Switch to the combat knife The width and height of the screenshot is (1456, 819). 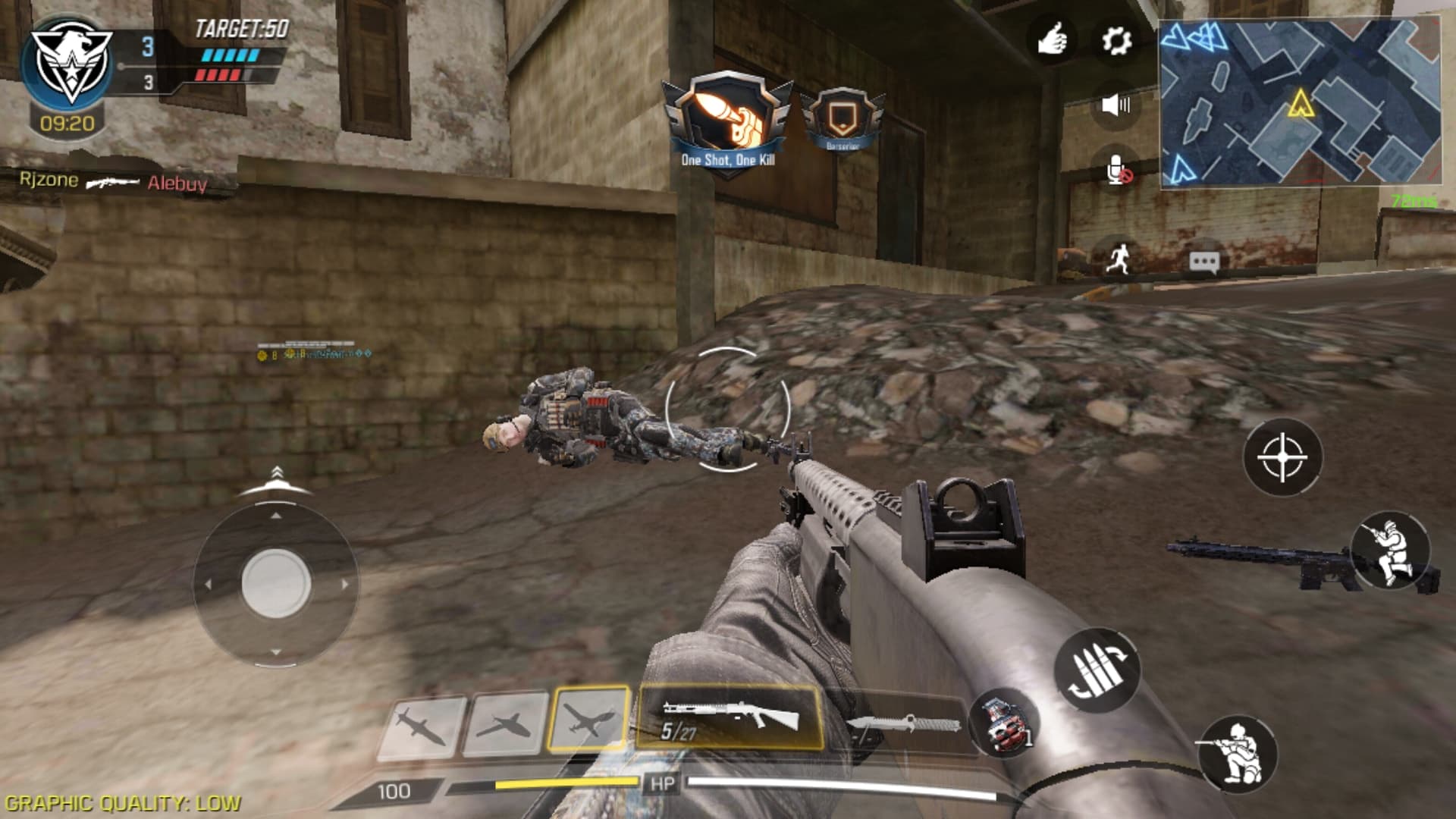[x=902, y=724]
